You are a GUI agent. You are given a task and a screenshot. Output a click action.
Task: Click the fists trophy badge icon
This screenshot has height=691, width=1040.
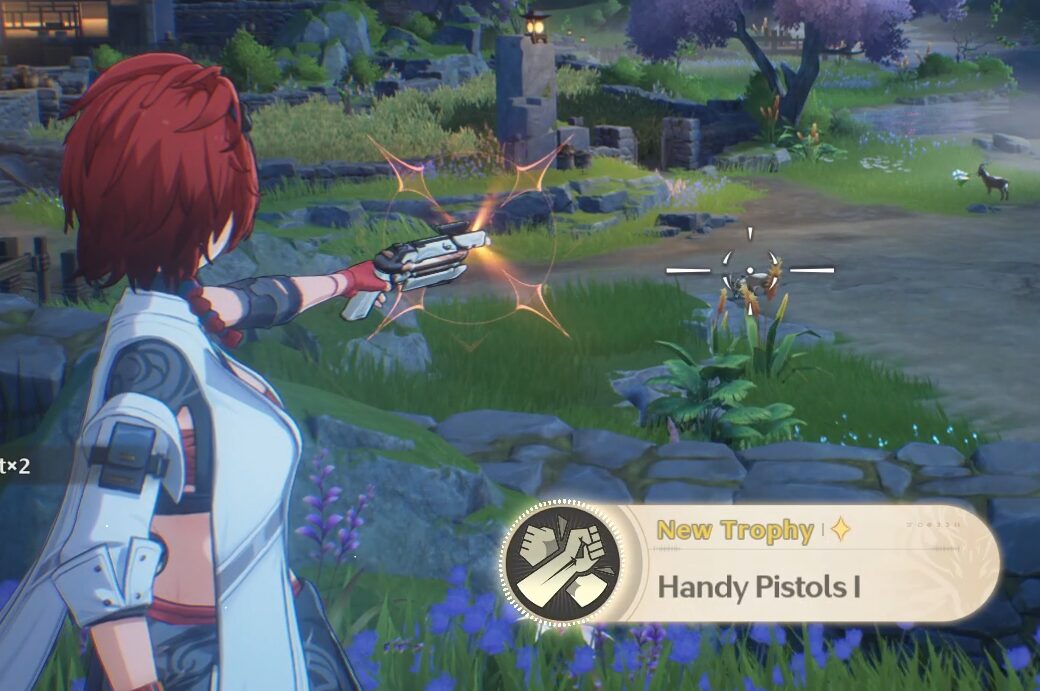[560, 563]
